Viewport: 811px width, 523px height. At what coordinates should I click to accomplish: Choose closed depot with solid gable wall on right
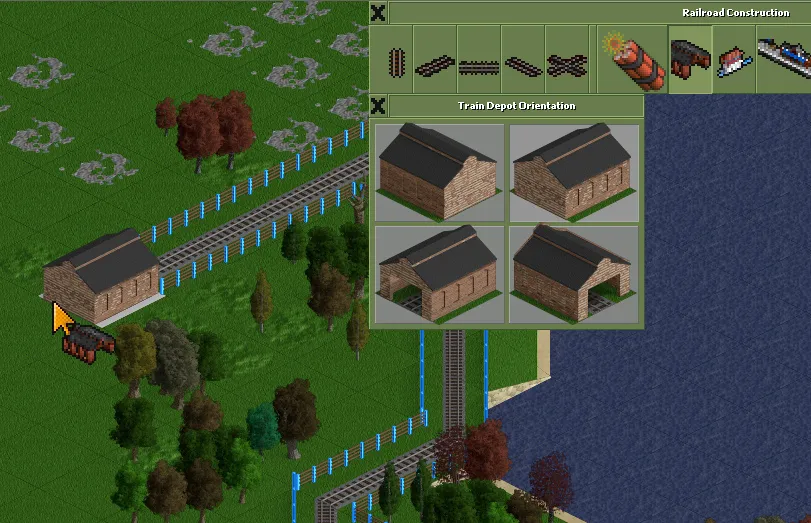[440, 173]
